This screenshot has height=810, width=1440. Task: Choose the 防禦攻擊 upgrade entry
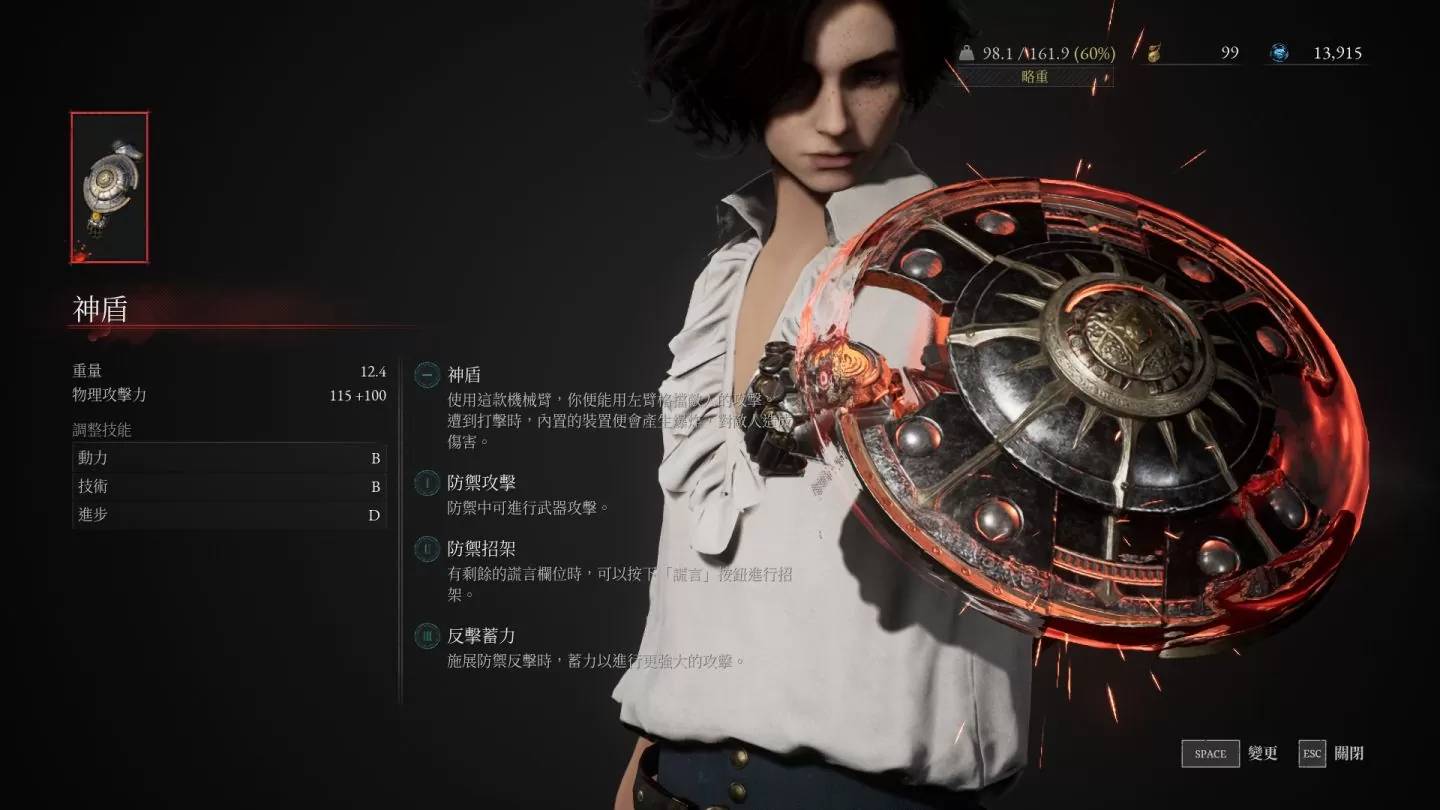(481, 483)
